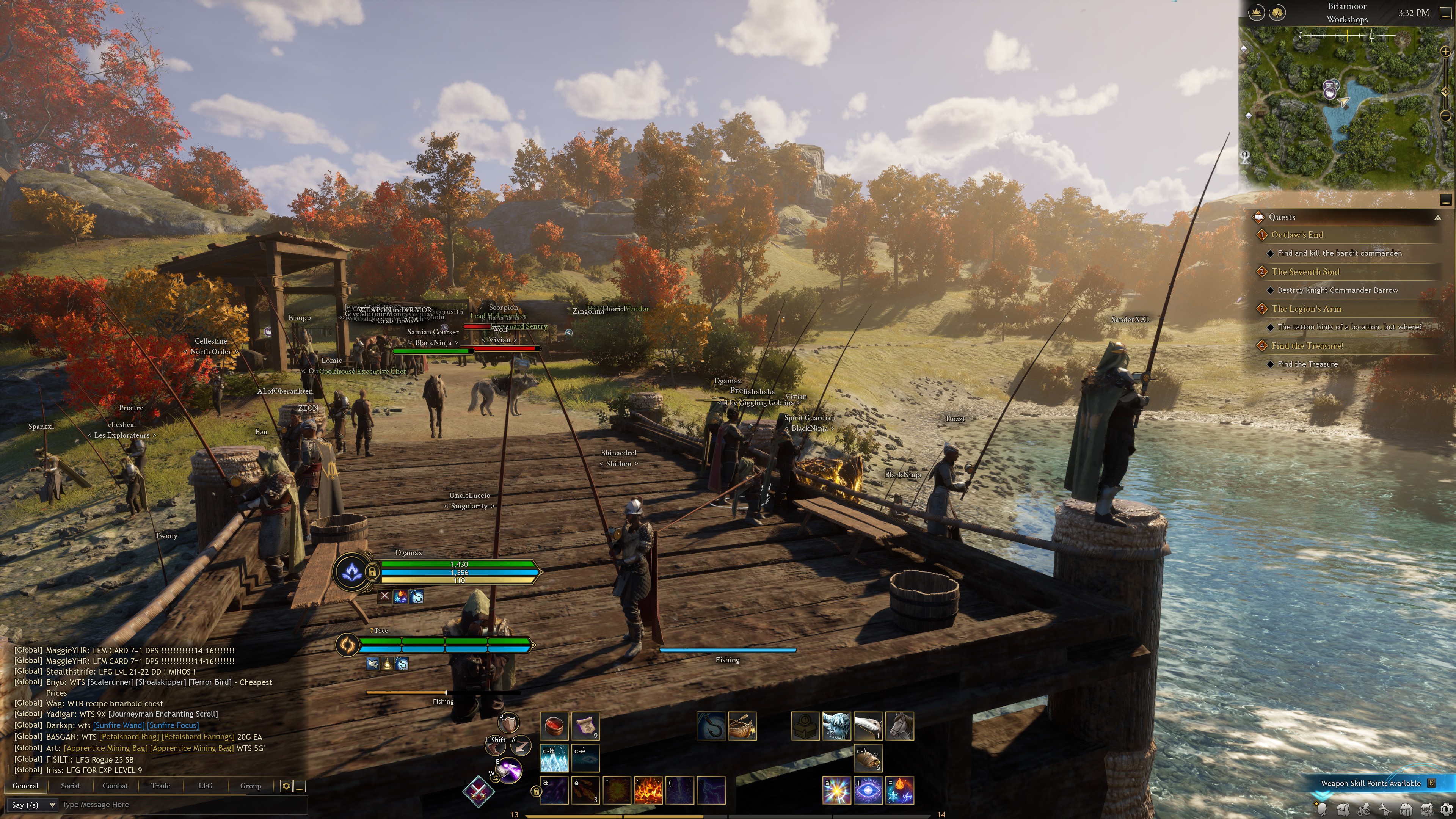Select the Find the Treasure! quest

(x=1307, y=346)
